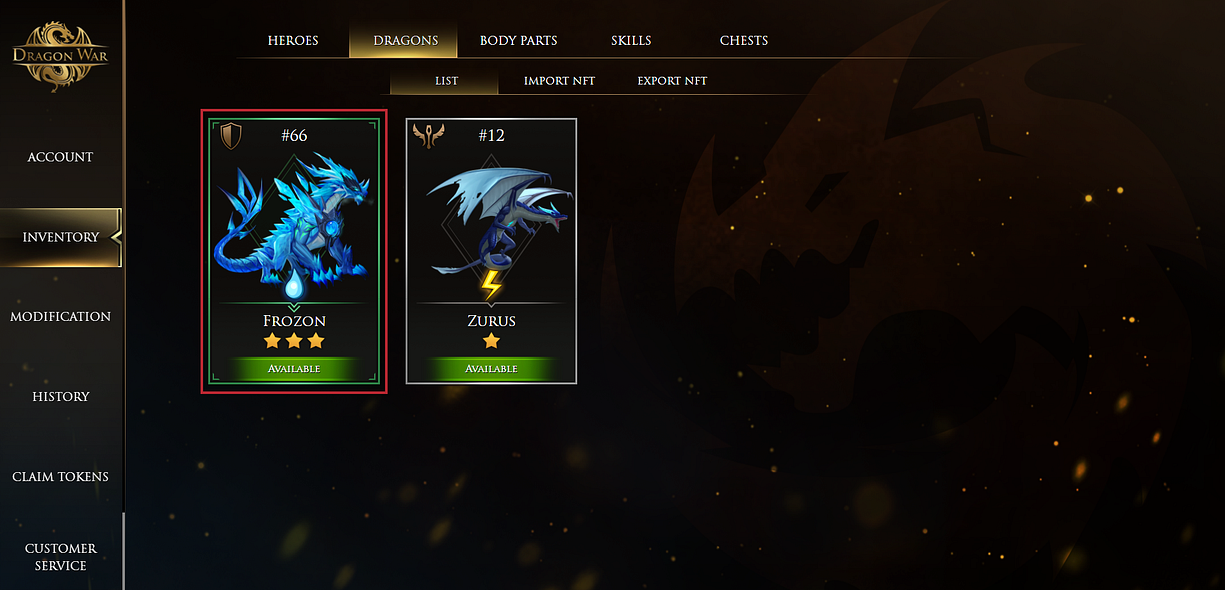Image resolution: width=1225 pixels, height=590 pixels.
Task: Go to the Modification section
Action: (60, 317)
